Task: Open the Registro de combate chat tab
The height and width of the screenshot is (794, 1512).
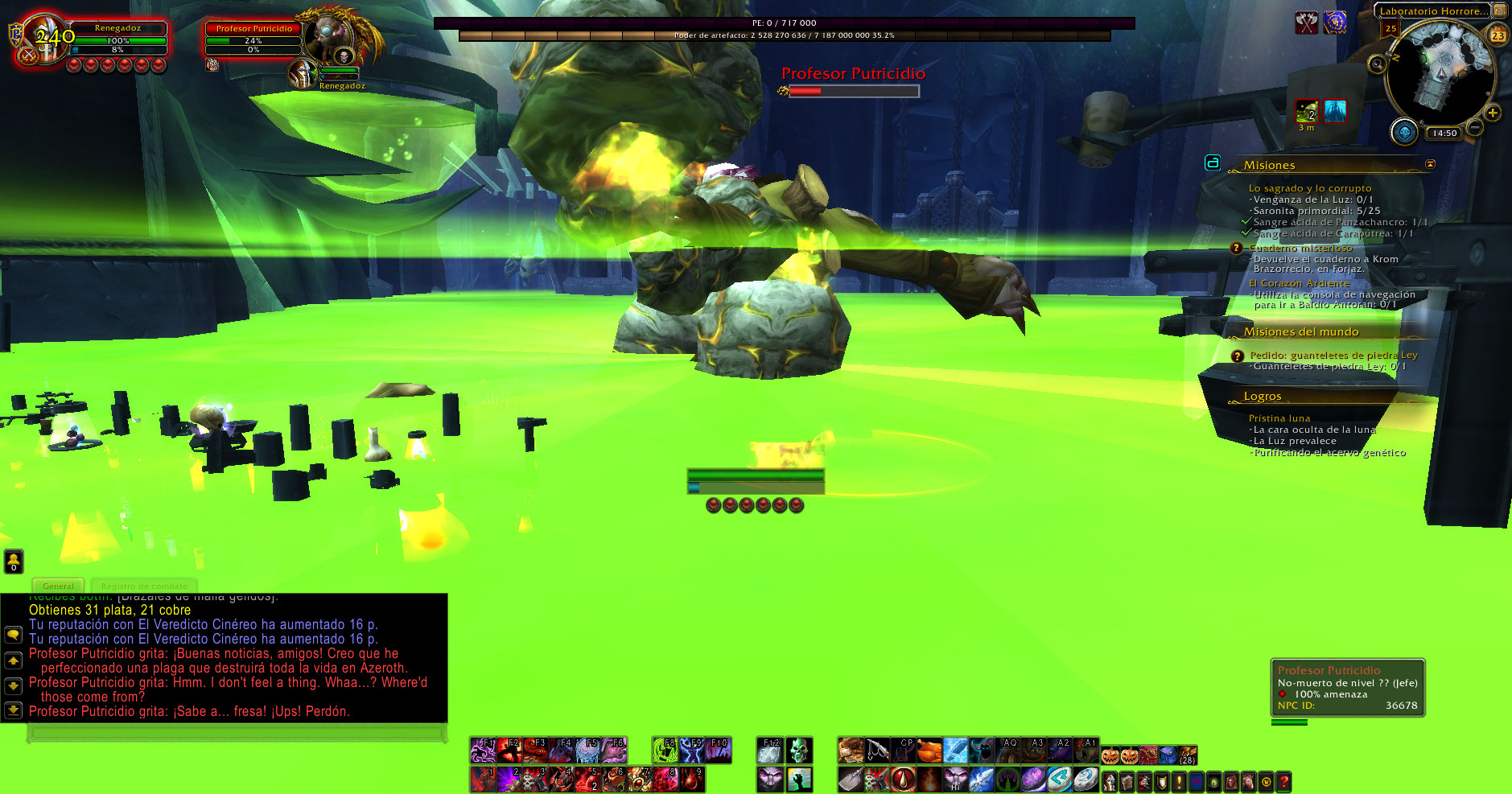Action: click(x=144, y=586)
